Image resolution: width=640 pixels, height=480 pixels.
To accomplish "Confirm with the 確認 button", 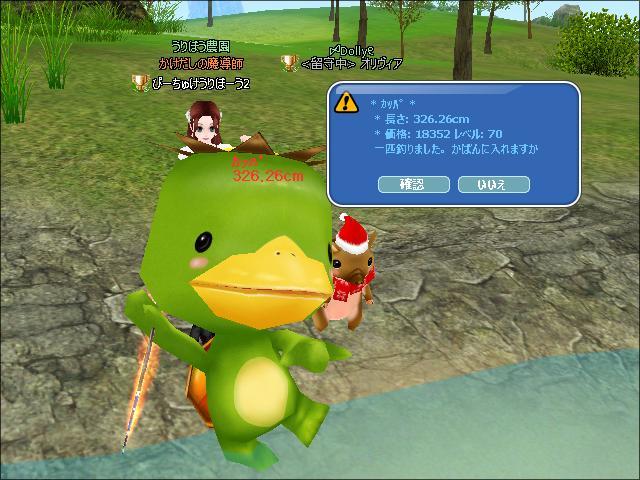I will click(414, 184).
